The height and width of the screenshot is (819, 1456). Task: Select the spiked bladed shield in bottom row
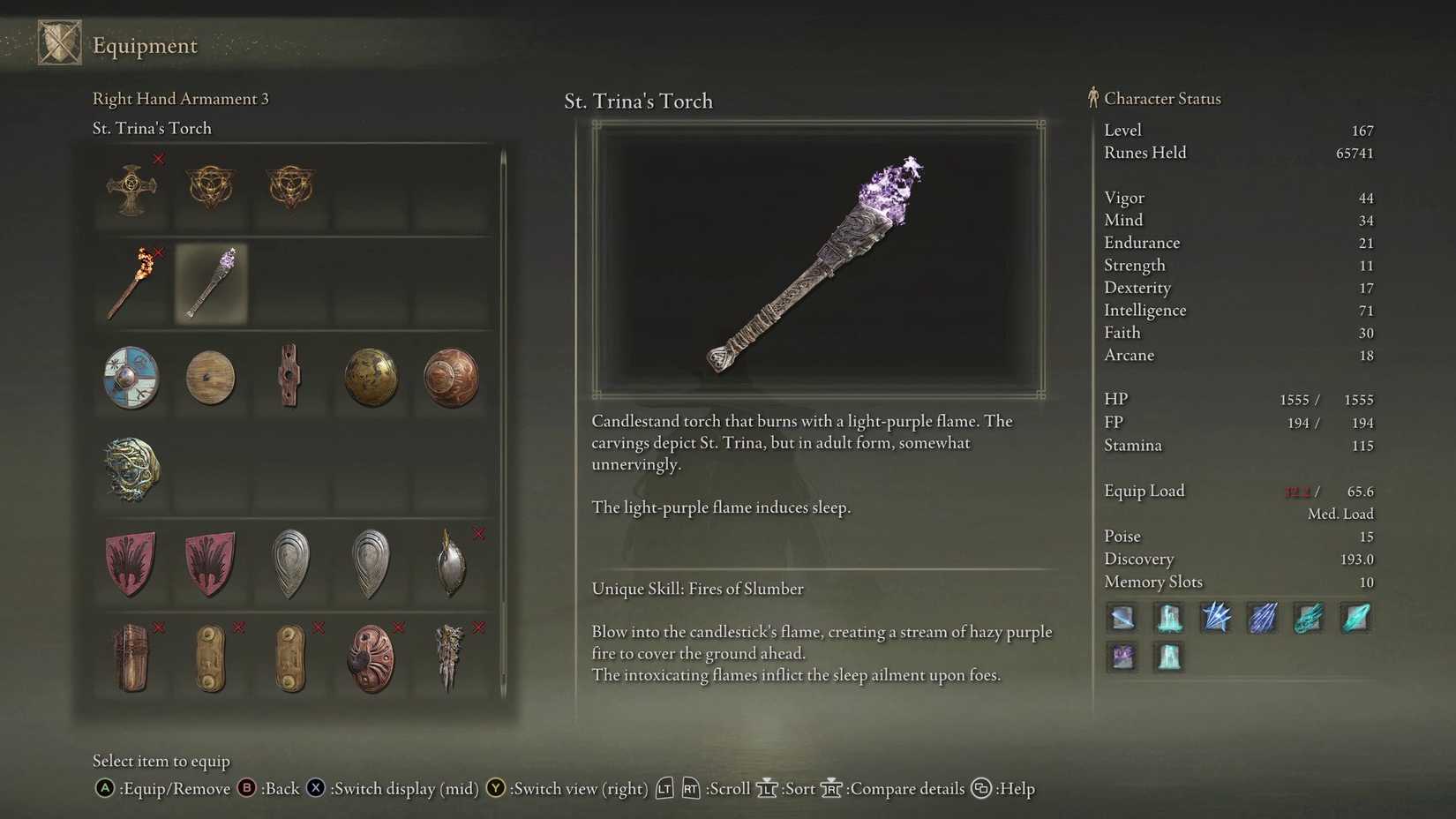coord(450,657)
